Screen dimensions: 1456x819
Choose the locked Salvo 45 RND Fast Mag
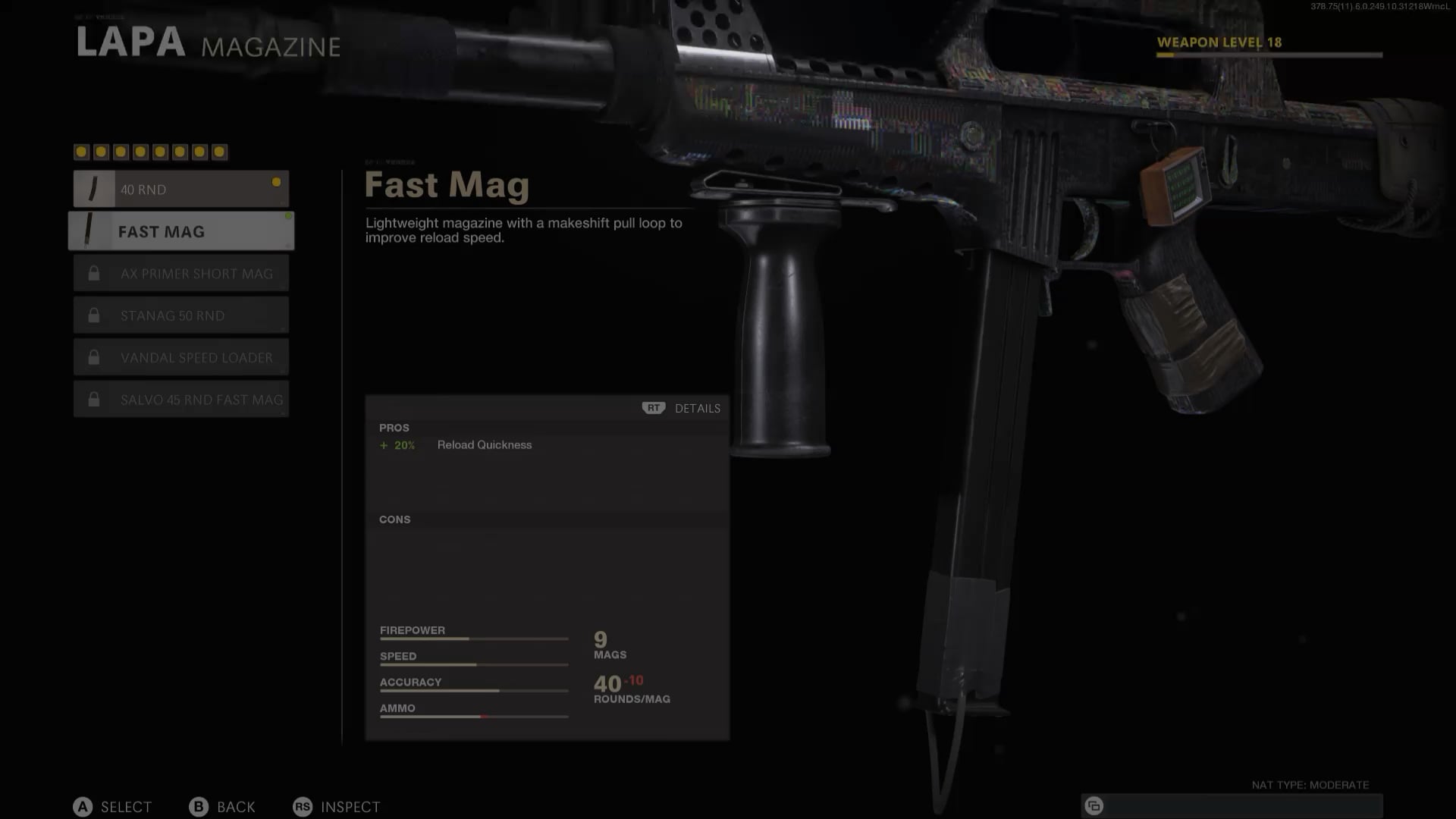180,400
